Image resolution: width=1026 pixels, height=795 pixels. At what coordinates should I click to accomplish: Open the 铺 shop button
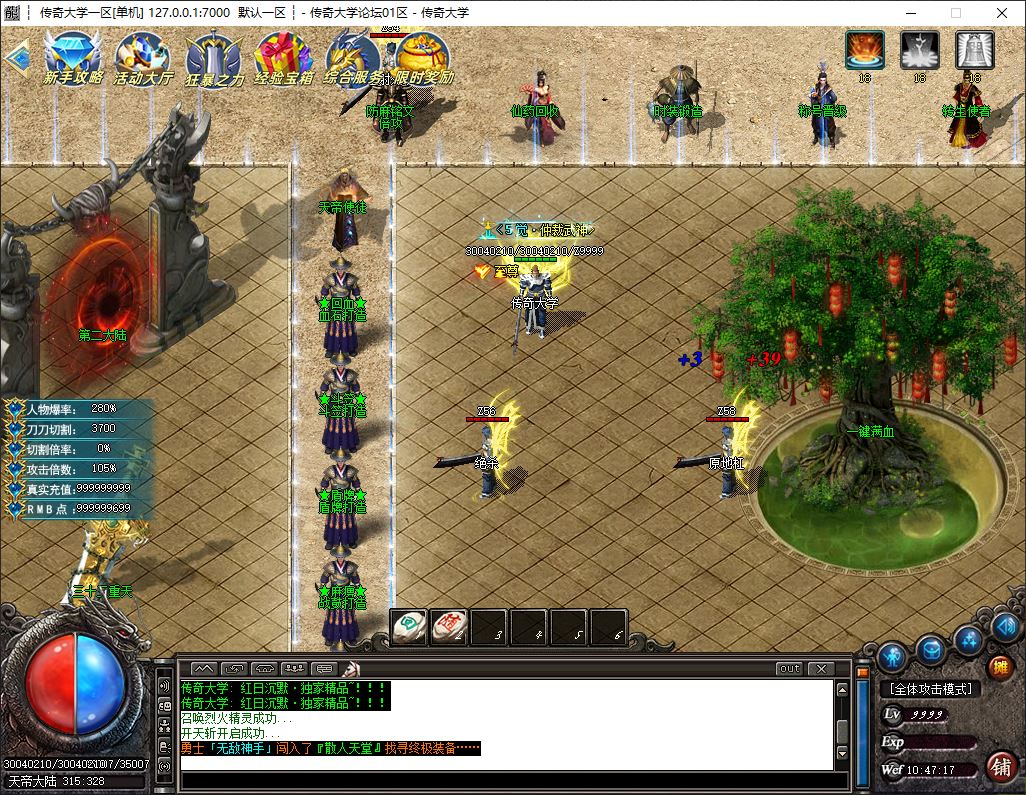(999, 767)
